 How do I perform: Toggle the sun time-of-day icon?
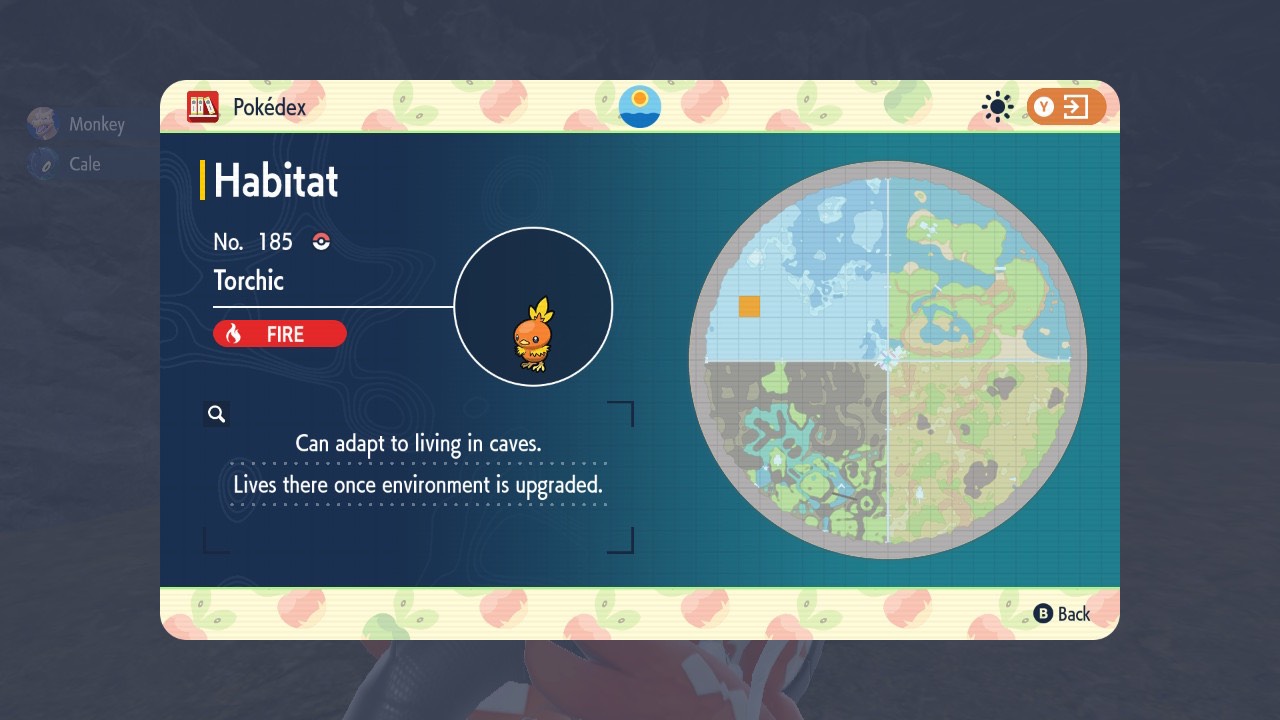click(x=997, y=107)
